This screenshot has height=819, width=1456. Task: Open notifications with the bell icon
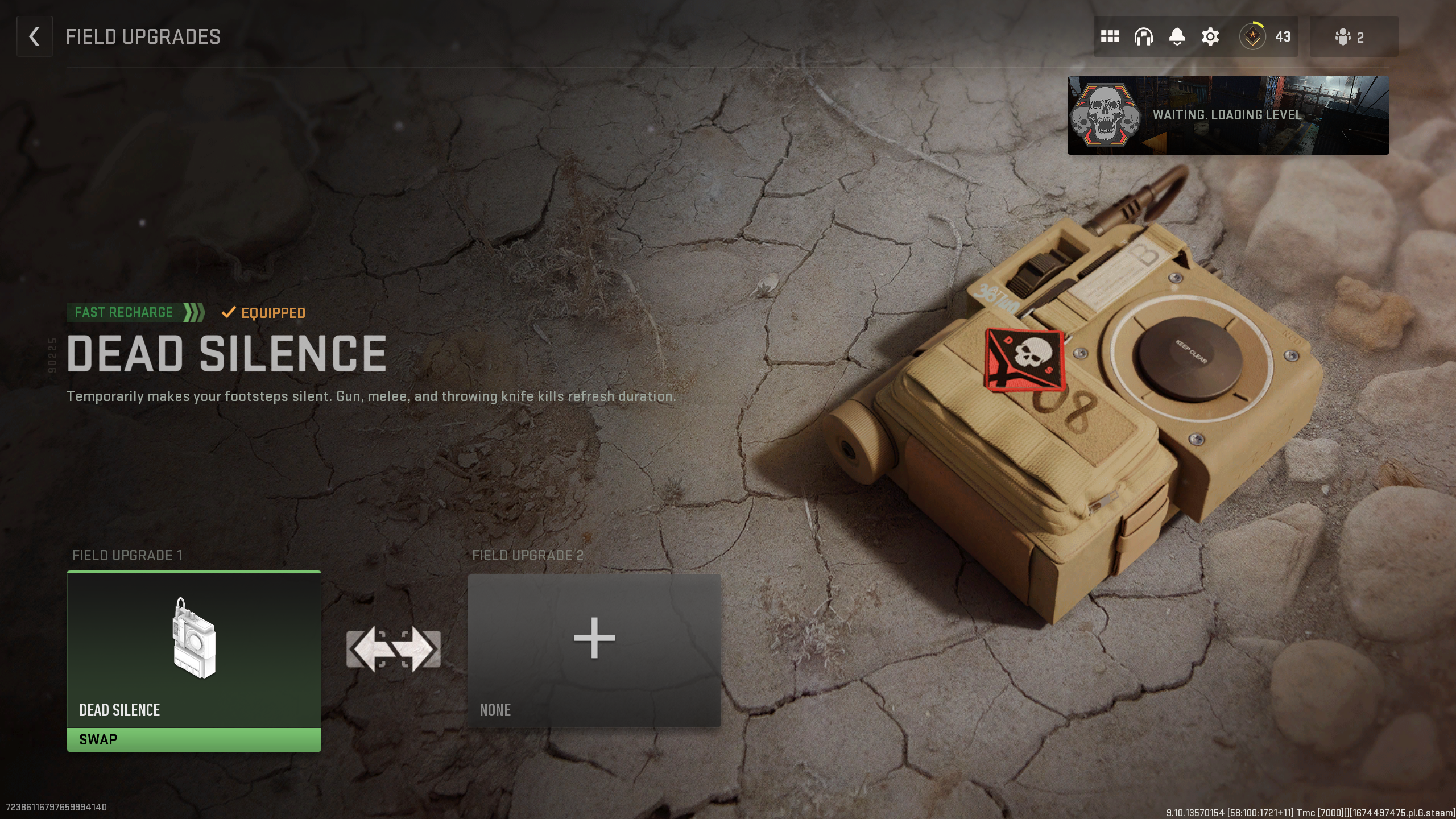[x=1176, y=36]
